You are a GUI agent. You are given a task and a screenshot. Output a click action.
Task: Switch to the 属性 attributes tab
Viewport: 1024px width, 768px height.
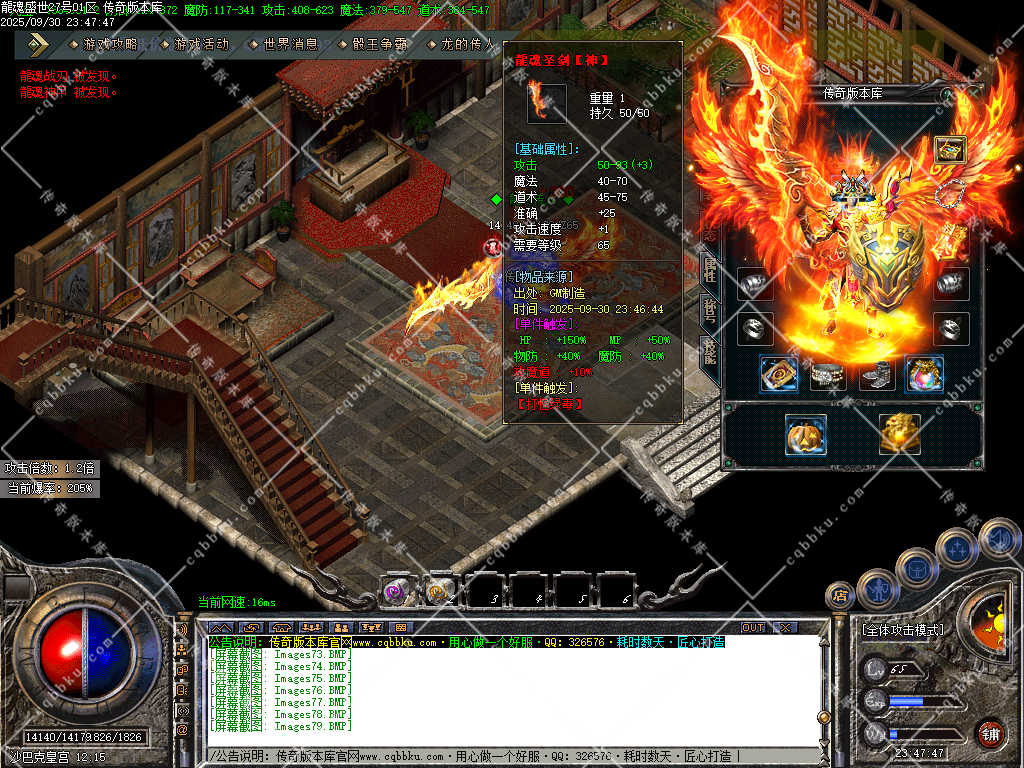[709, 268]
